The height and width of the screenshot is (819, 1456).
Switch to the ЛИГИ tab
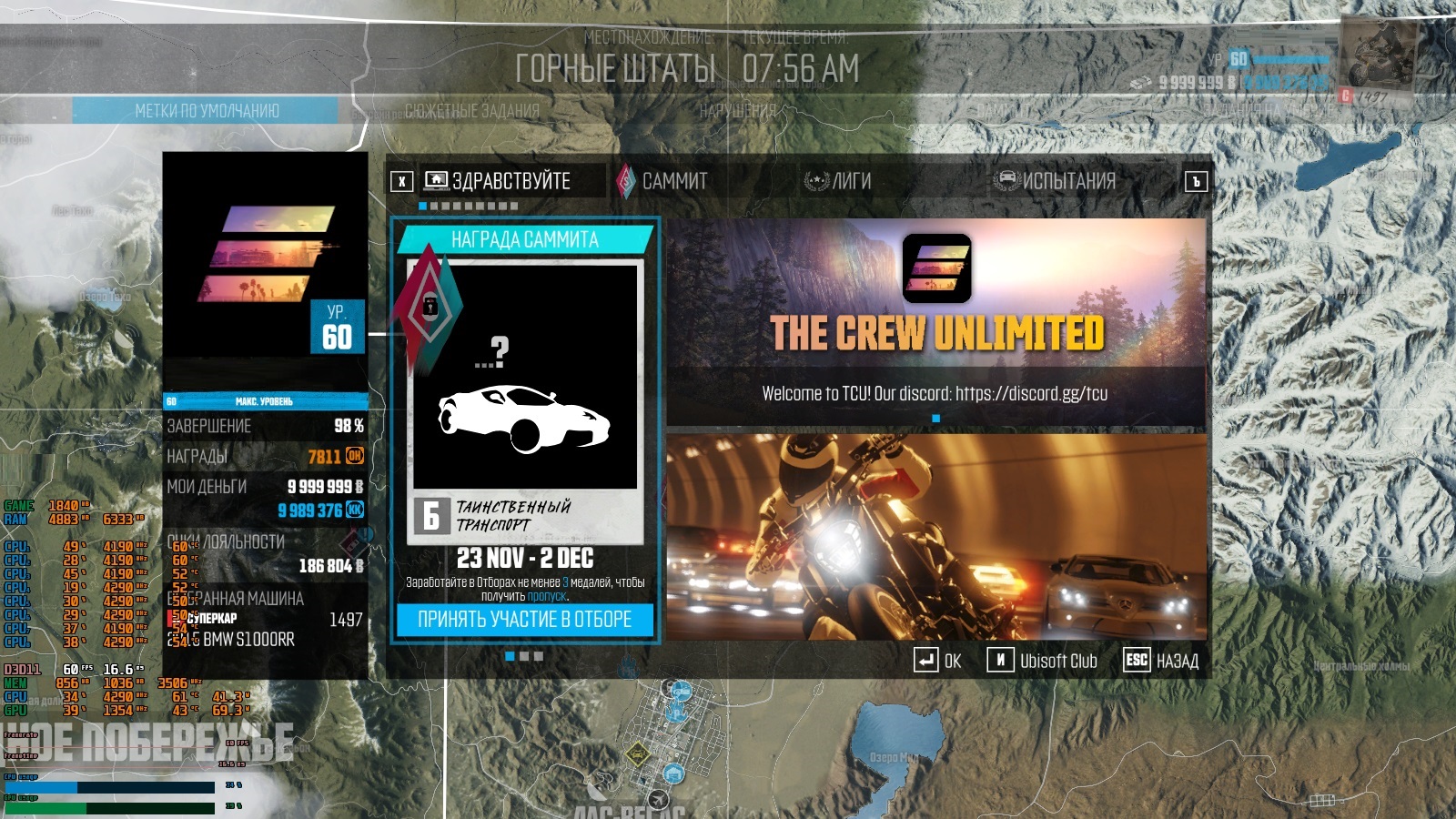838,181
